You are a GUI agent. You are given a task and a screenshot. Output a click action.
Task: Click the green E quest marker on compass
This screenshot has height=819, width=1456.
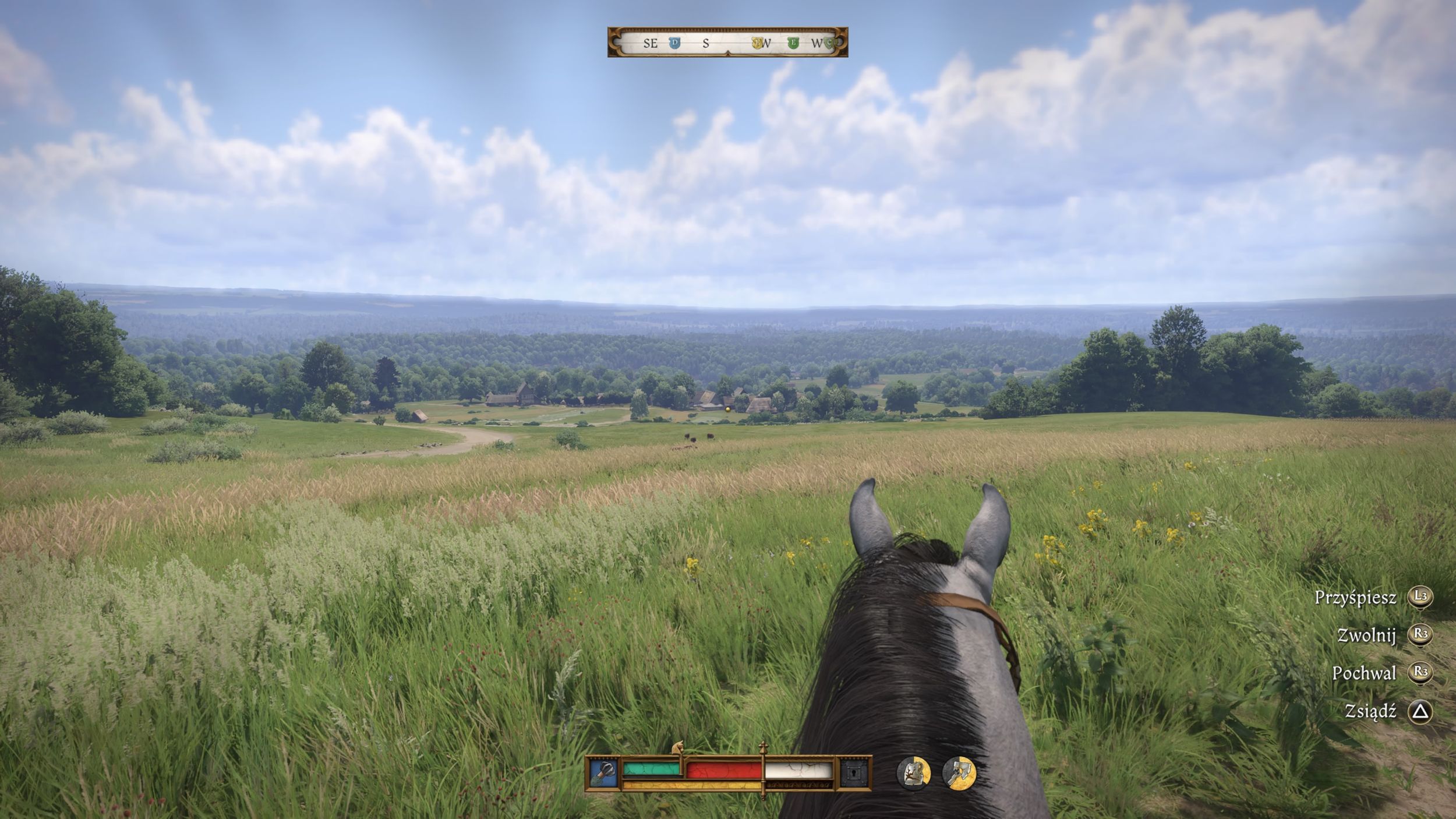click(793, 43)
